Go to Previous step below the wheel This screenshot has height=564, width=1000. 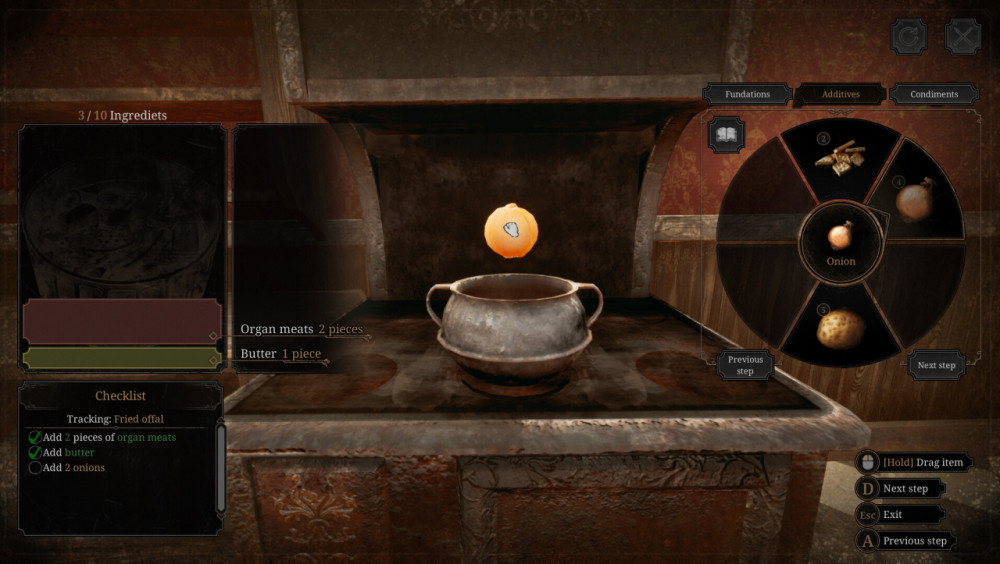tap(745, 365)
